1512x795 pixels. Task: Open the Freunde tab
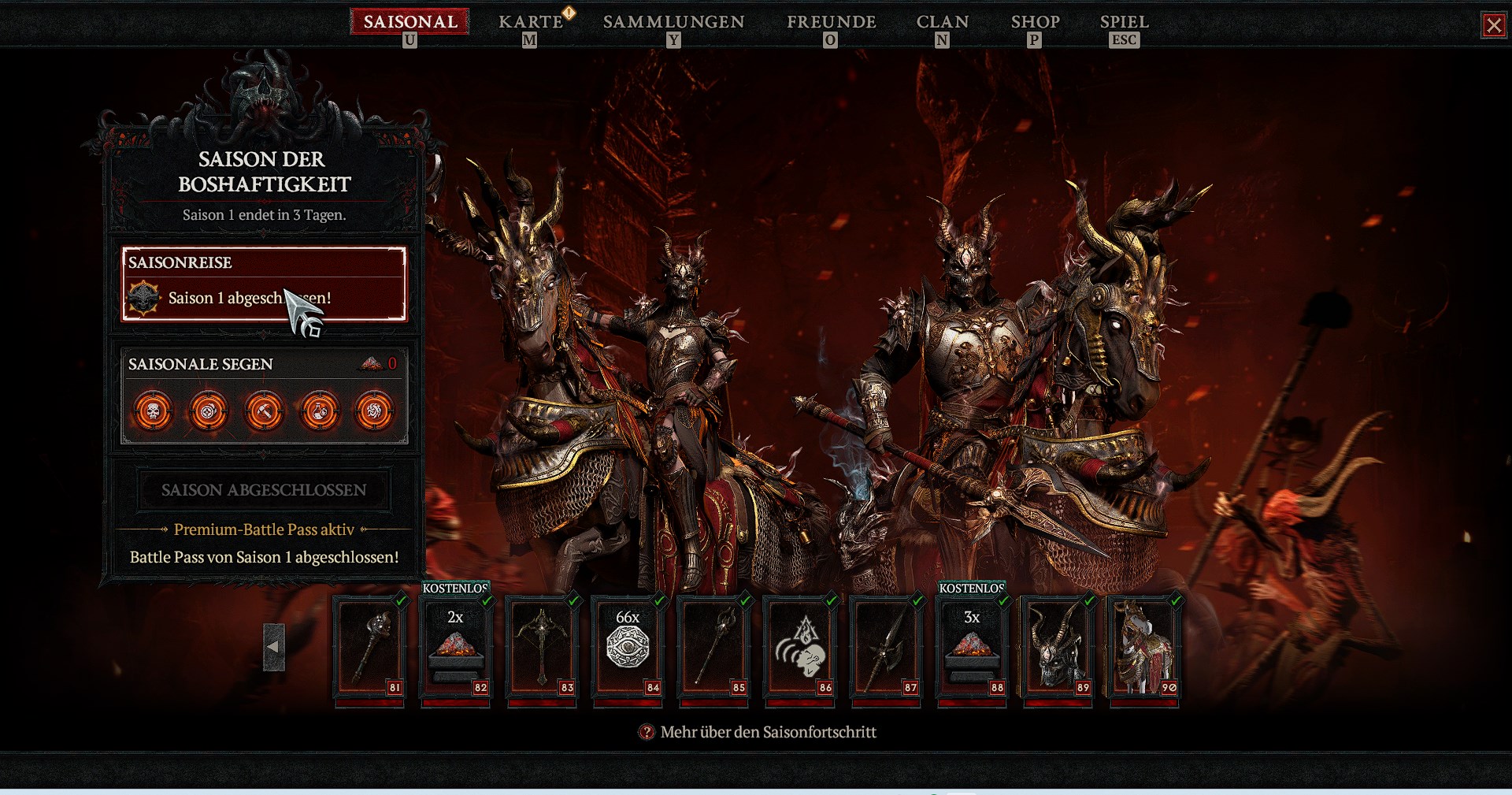coord(831,22)
